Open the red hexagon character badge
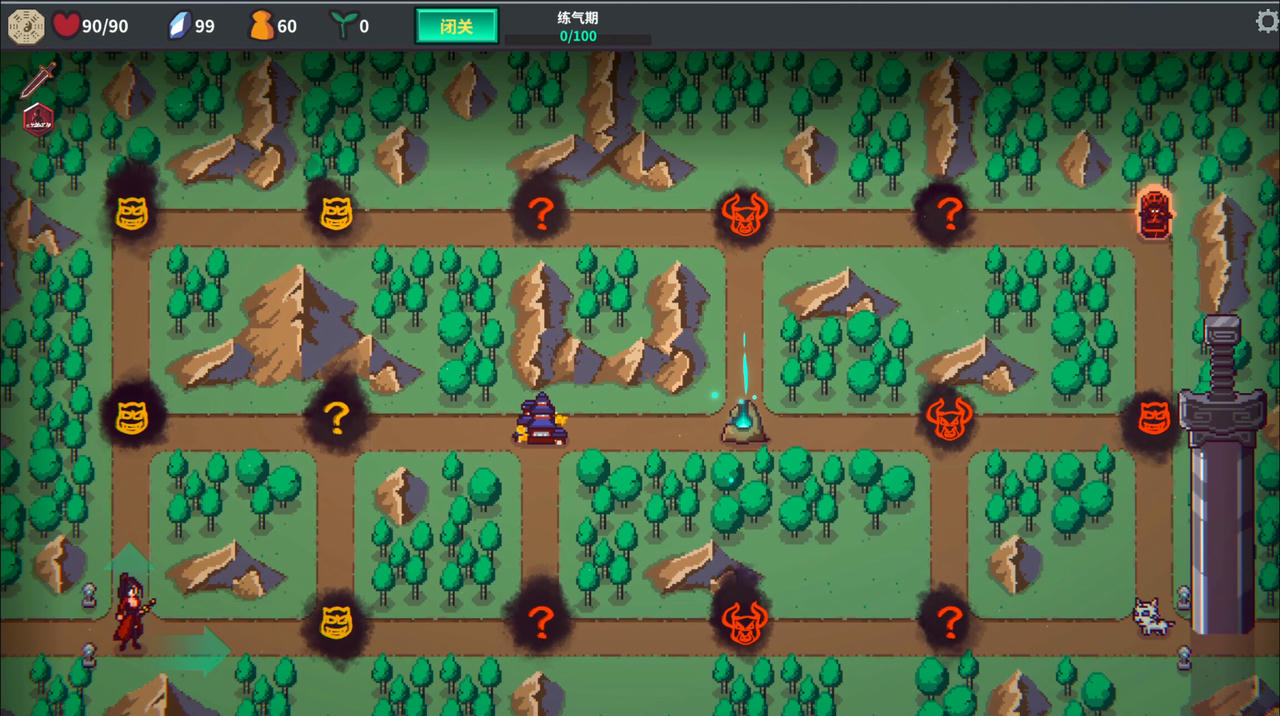 click(38, 118)
